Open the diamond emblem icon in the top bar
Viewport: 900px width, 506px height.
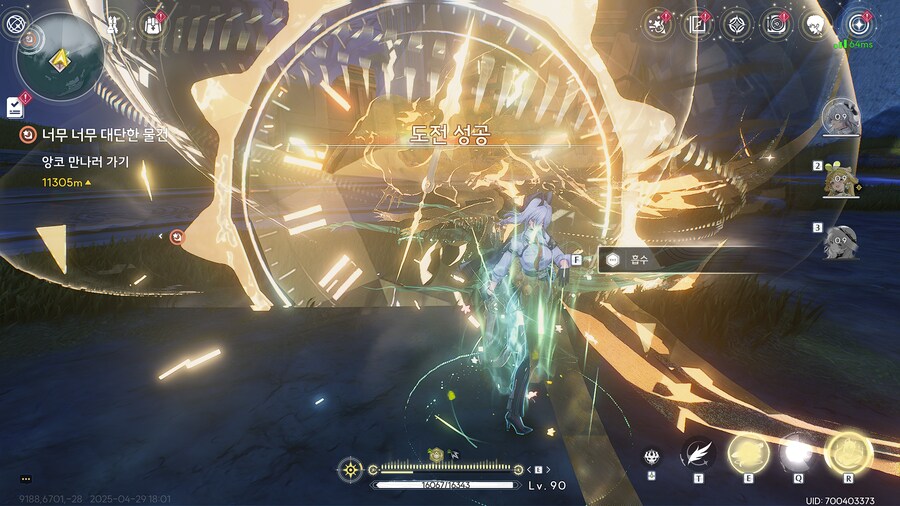click(737, 23)
